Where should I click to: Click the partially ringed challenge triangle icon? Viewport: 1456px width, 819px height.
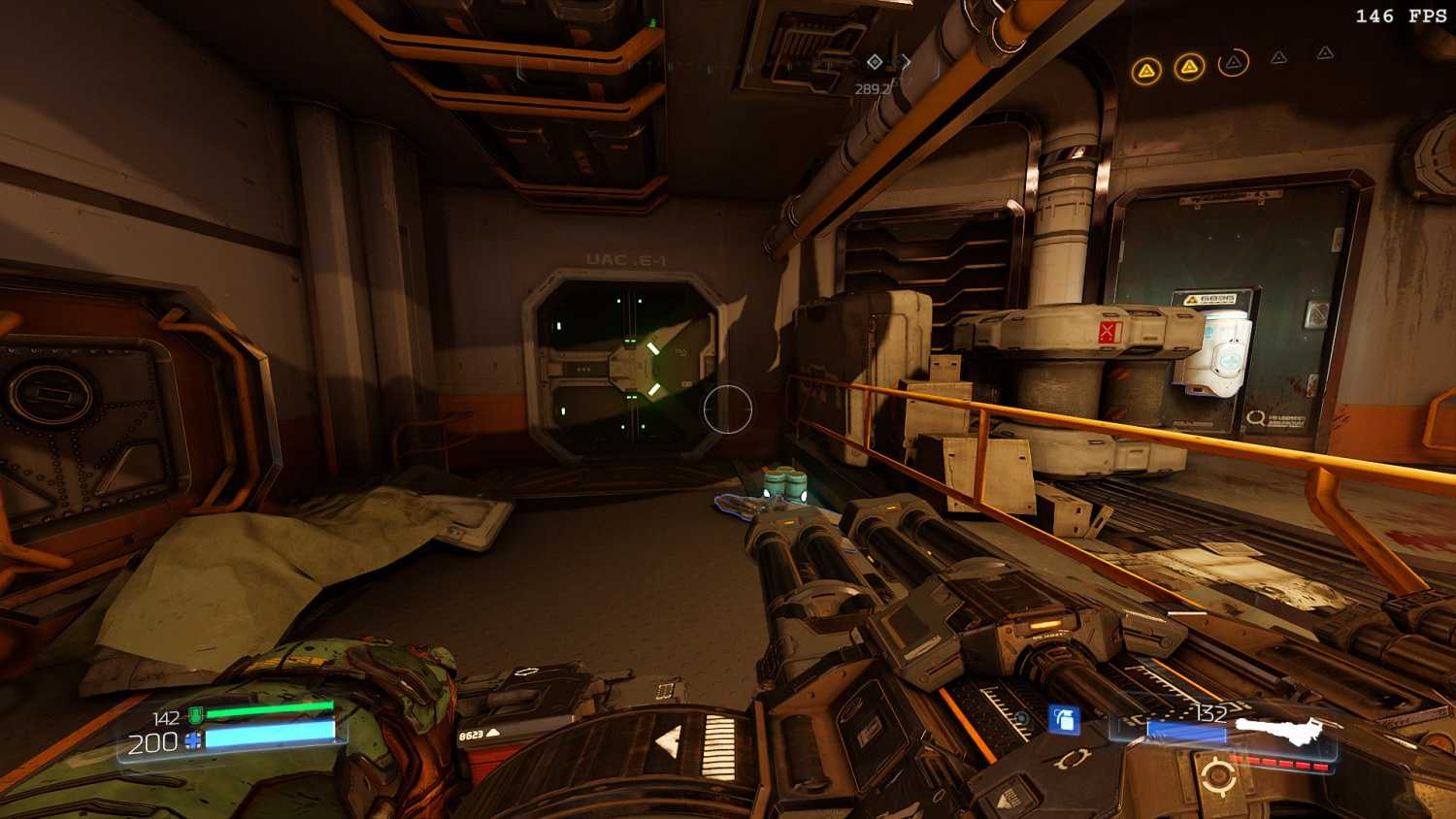tap(1233, 64)
